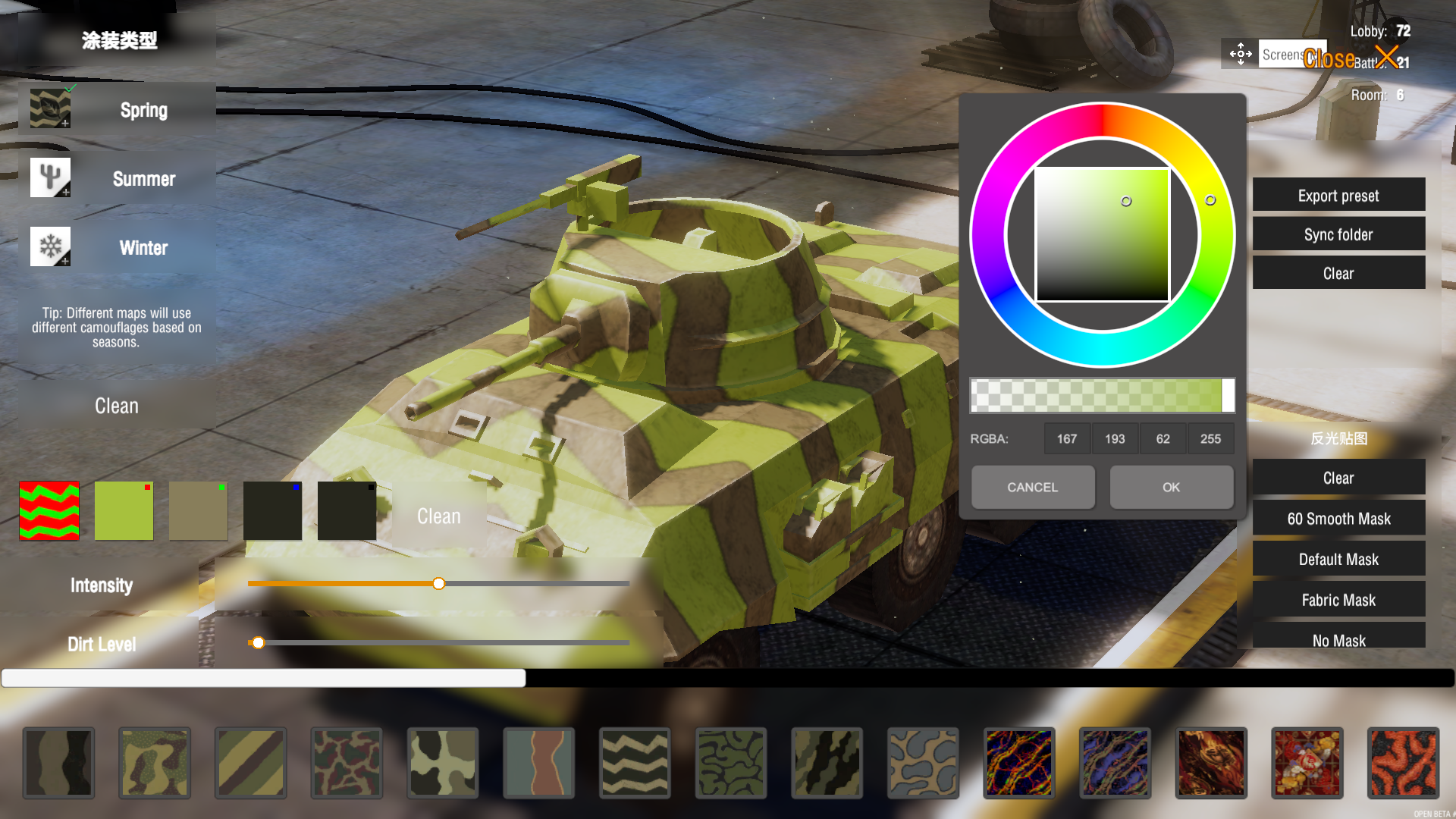Select the No Mask option
The height and width of the screenshot is (819, 1456).
[1338, 641]
